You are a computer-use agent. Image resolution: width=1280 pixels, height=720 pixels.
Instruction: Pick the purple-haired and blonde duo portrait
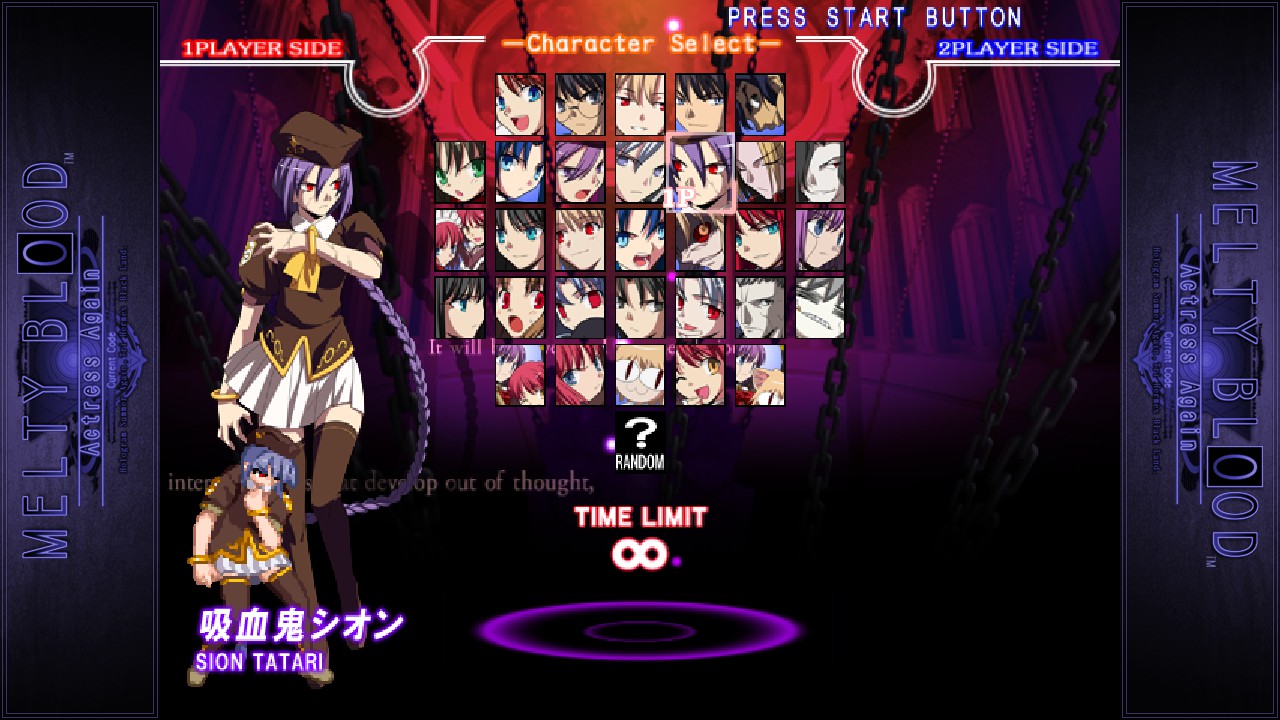(760, 375)
